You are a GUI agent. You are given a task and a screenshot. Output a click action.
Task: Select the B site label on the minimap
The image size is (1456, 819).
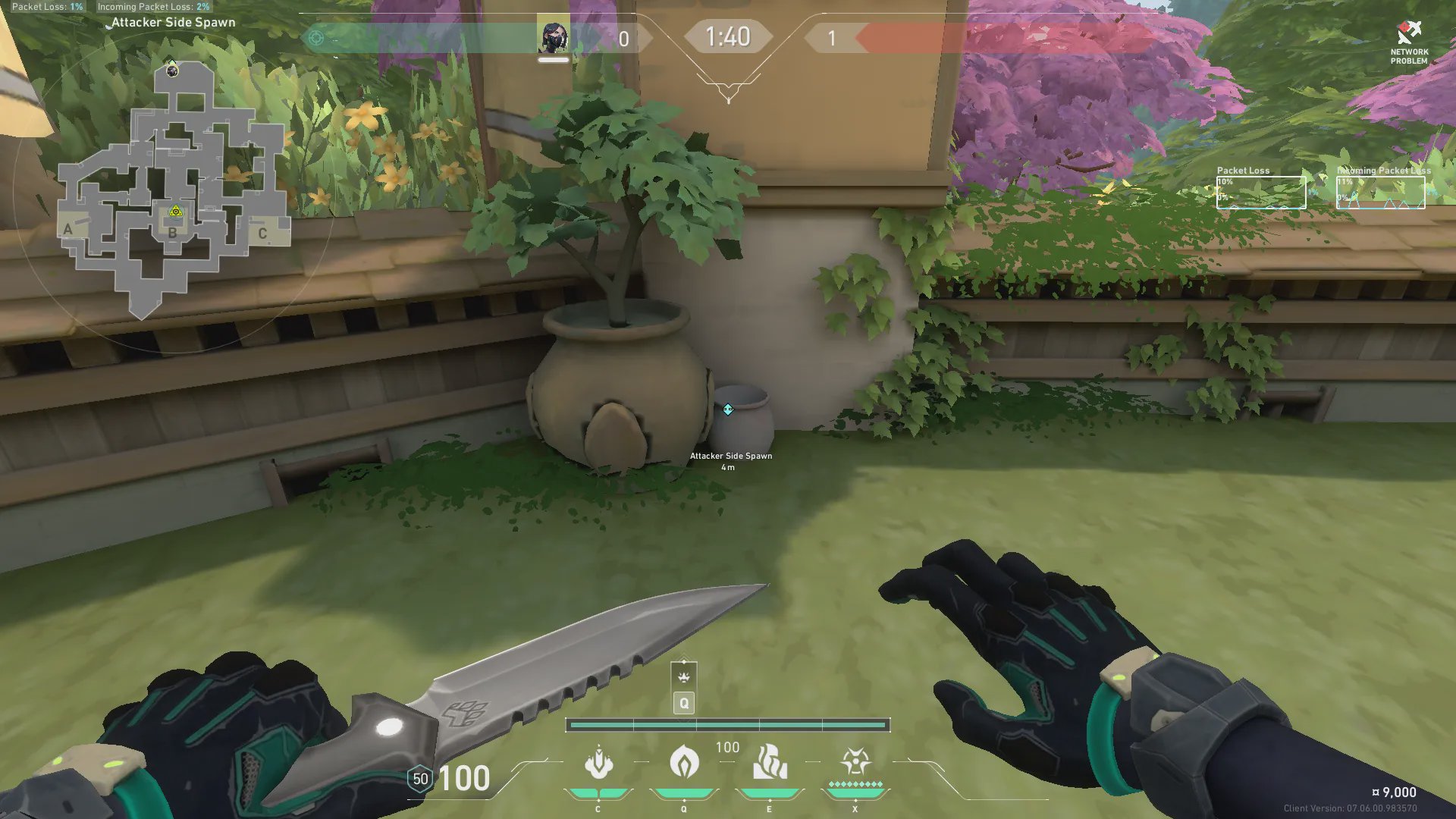click(x=173, y=233)
